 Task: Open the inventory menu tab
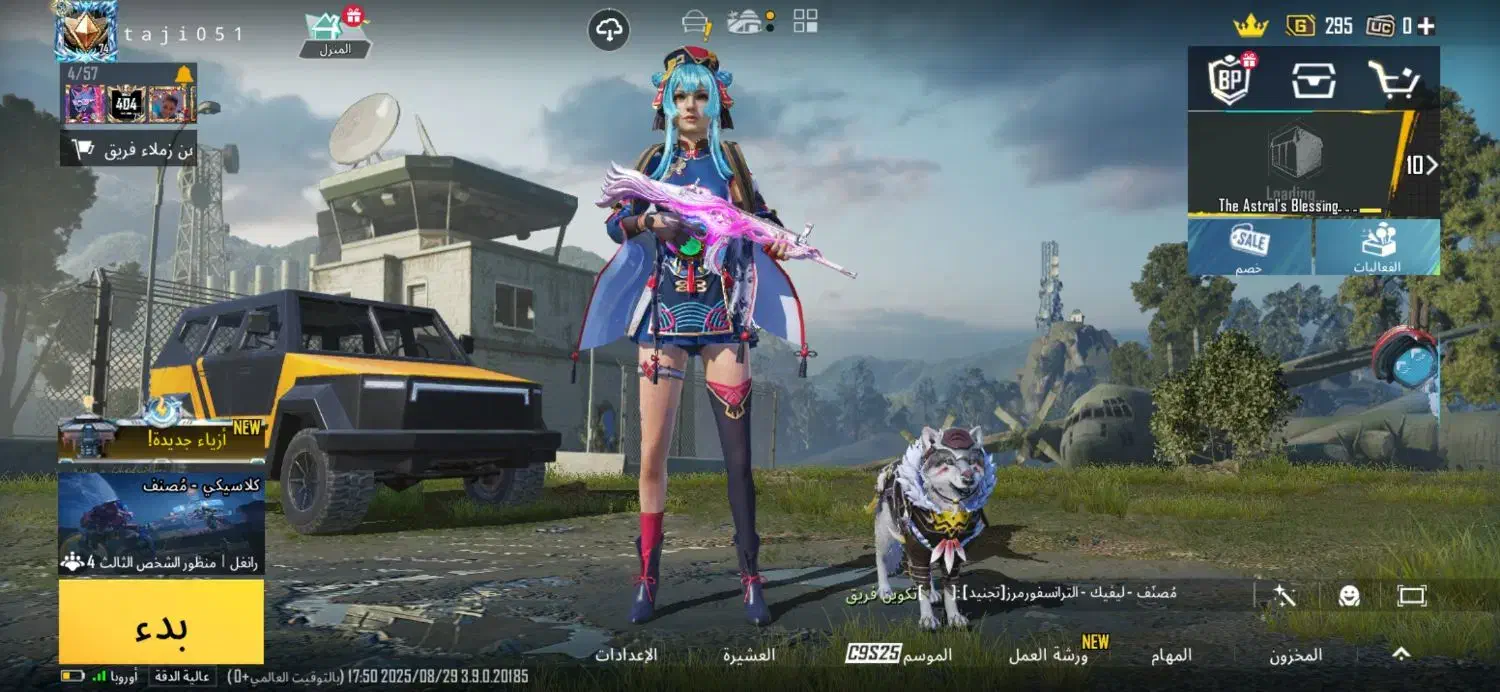(x=1295, y=655)
